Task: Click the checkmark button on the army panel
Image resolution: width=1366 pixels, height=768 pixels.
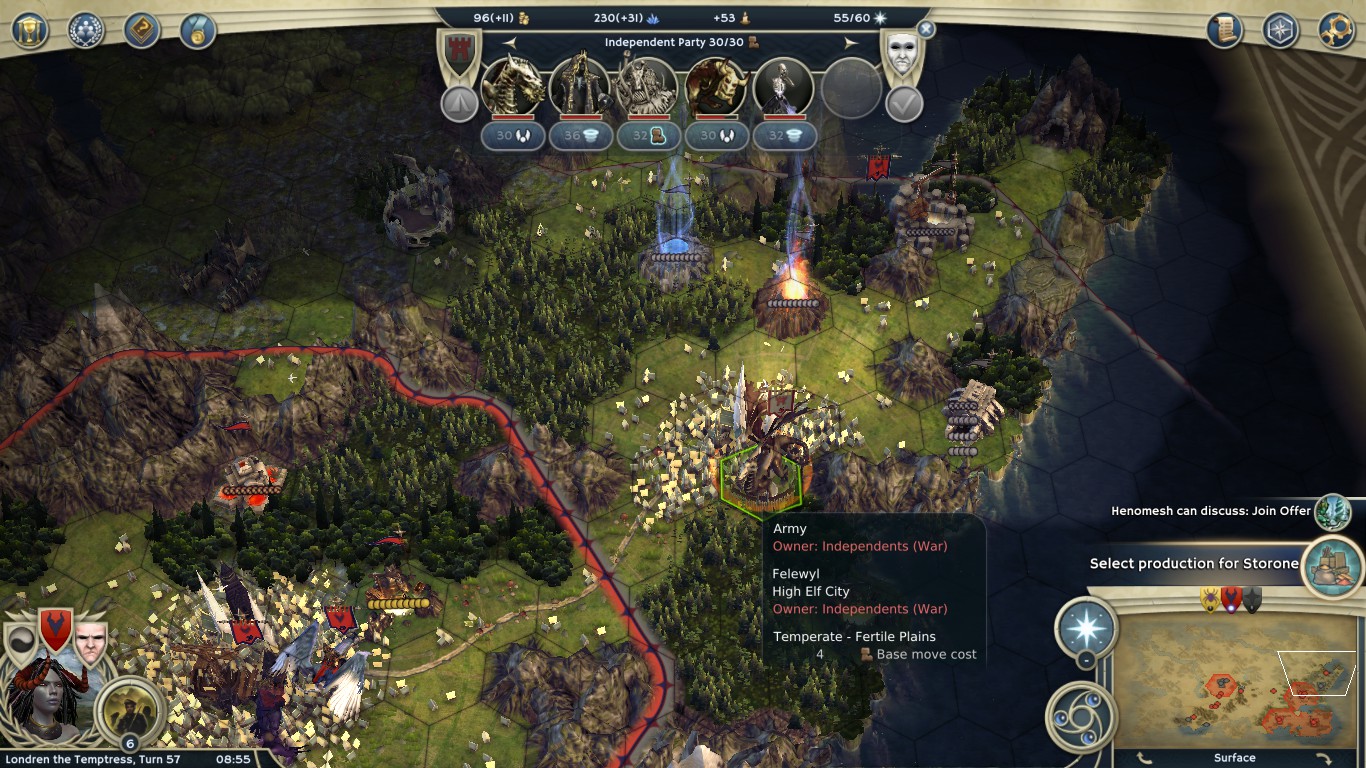Action: coord(904,104)
